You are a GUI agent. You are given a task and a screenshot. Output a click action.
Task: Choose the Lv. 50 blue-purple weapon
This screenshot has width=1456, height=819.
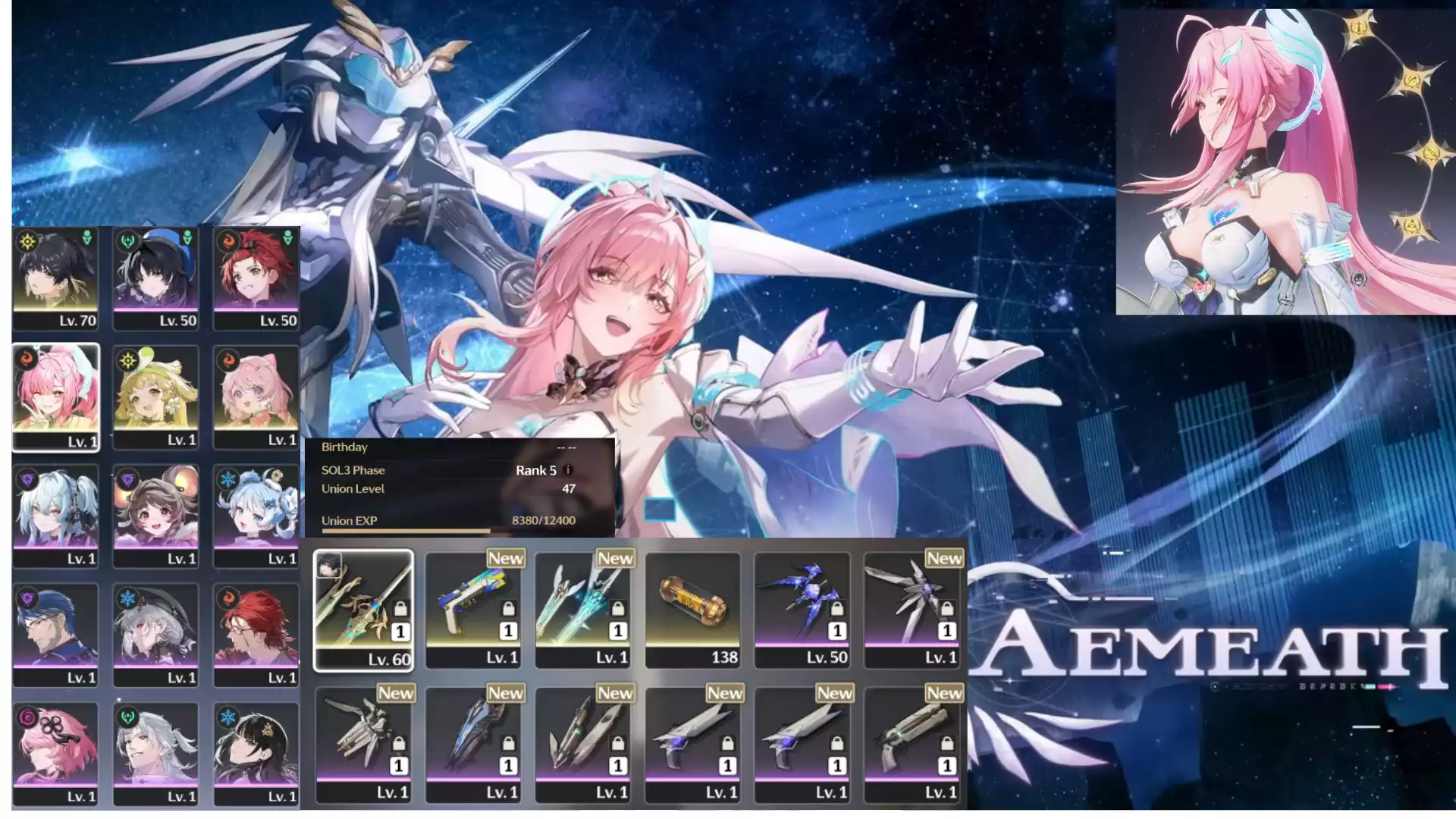802,610
